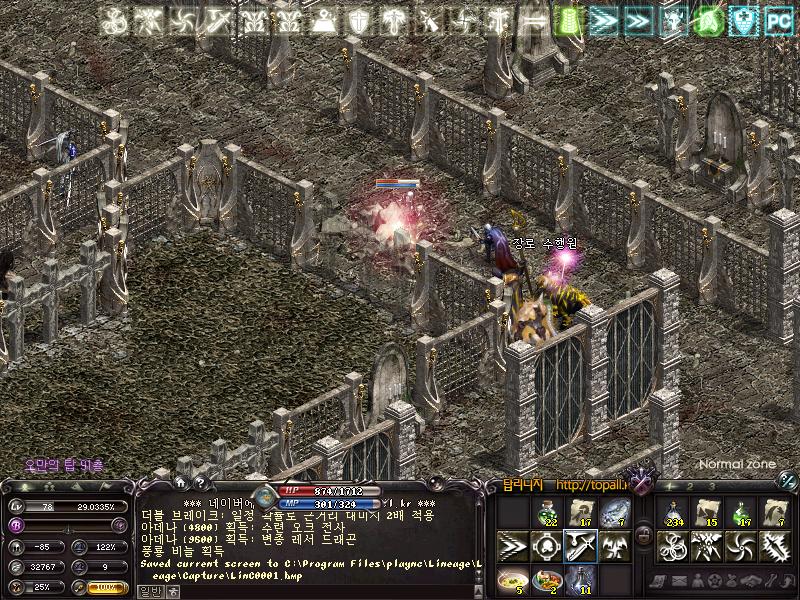Click the home icon above the chat
The image size is (800, 600).
[x=183, y=482]
